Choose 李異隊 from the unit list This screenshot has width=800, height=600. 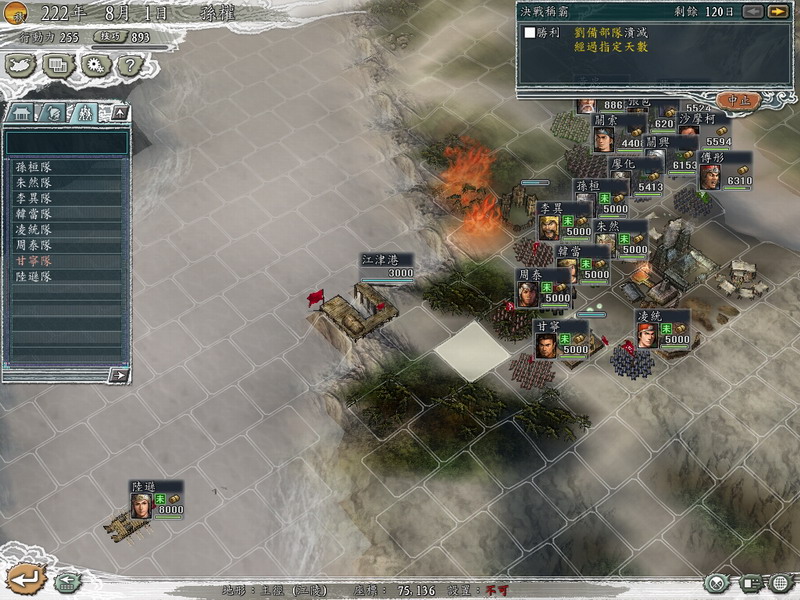33,199
